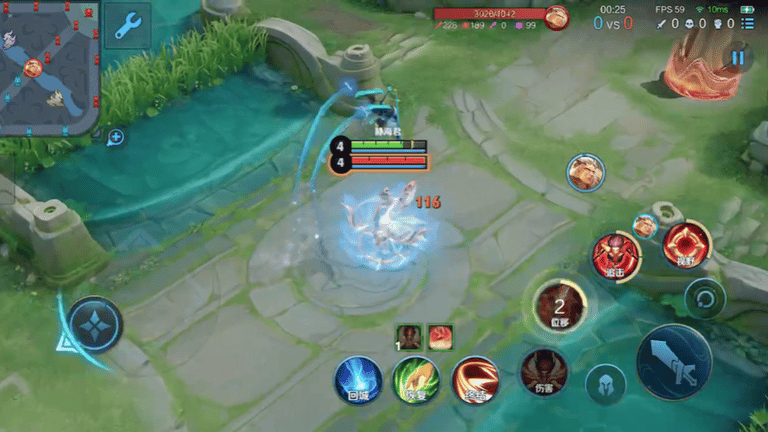Activate the 视野 vision skill
Viewport: 768px width, 432px height.
686,245
